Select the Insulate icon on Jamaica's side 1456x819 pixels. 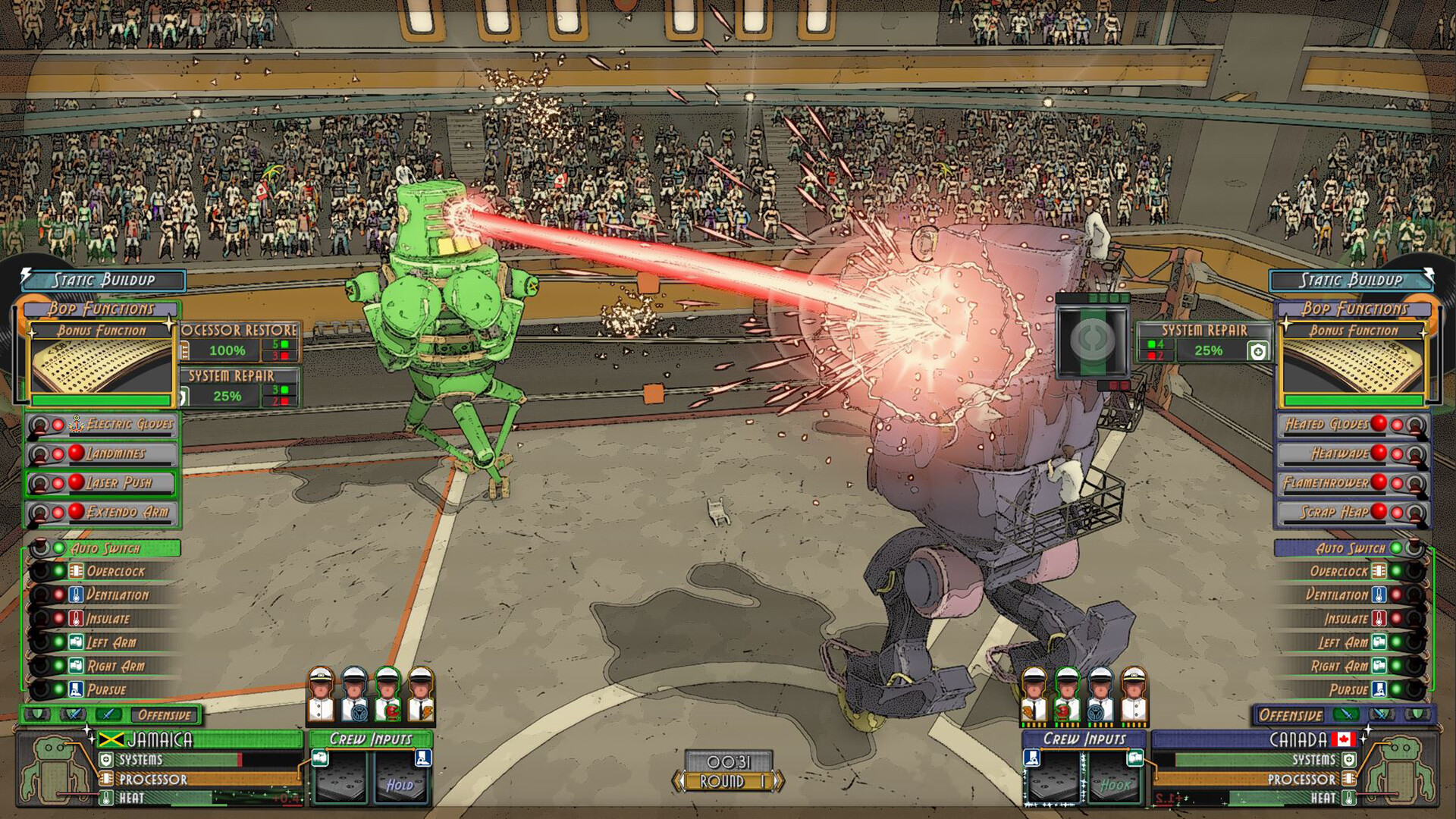76,619
